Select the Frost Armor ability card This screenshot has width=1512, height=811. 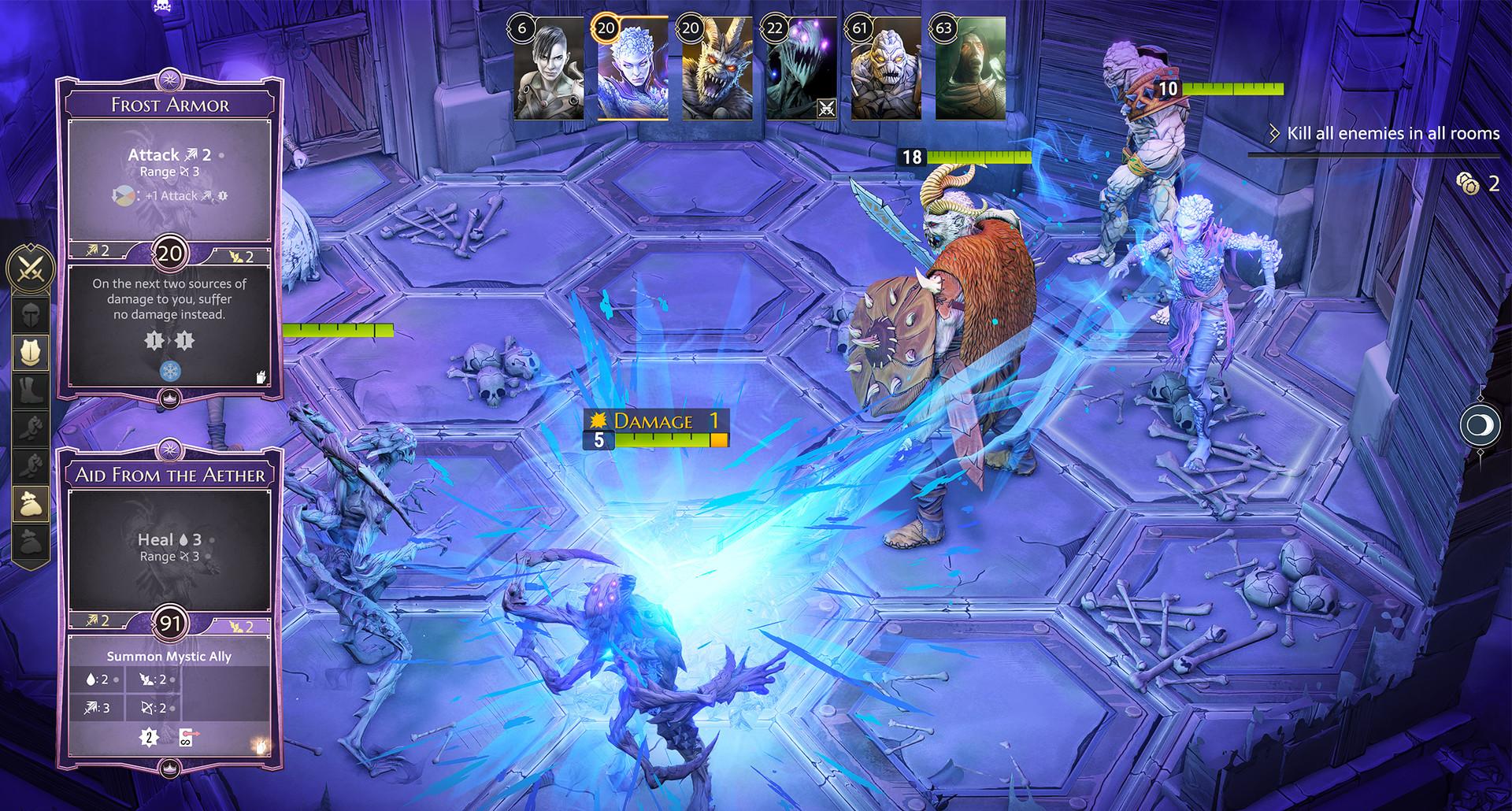pyautogui.click(x=170, y=236)
